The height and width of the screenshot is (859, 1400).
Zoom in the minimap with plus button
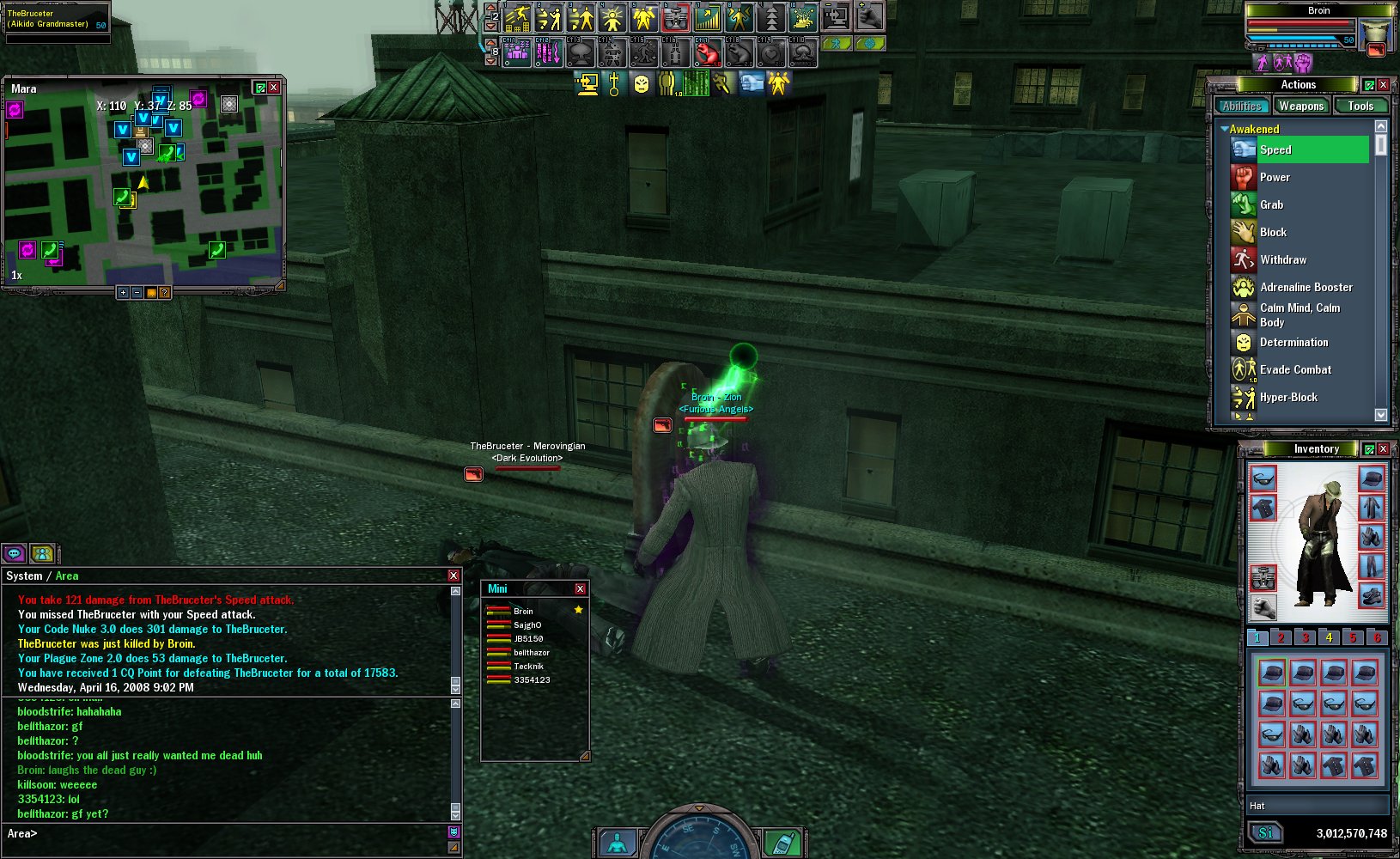click(x=123, y=293)
